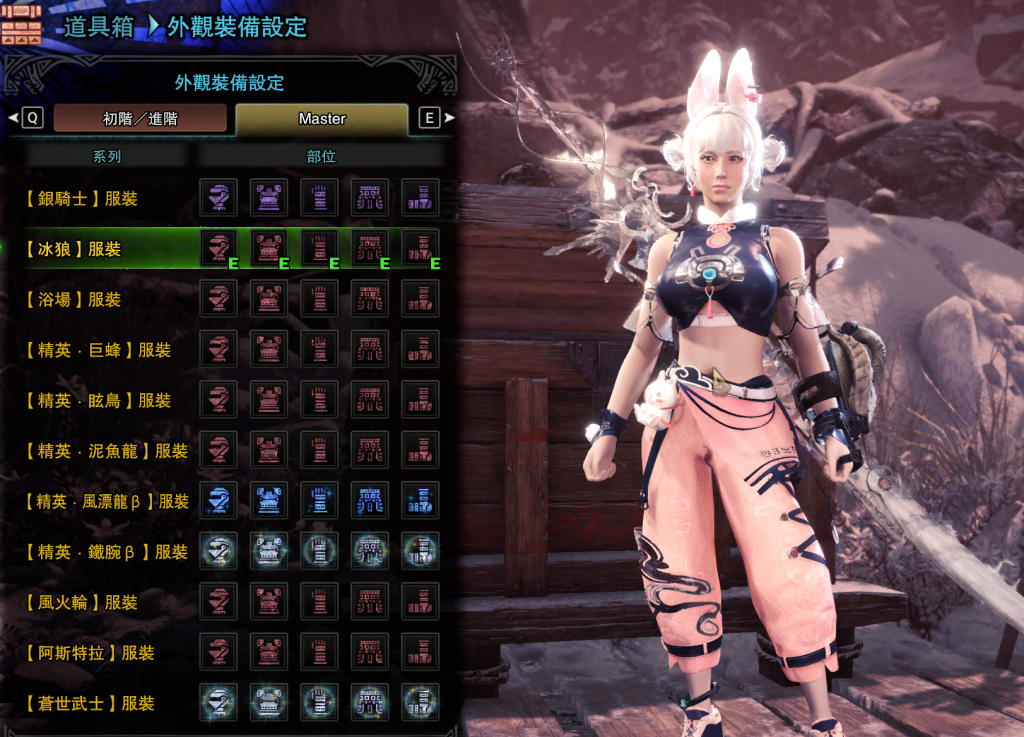Choose the 【精英・風漂龍β】服裝 row
This screenshot has height=737, width=1024.
[x=106, y=501]
